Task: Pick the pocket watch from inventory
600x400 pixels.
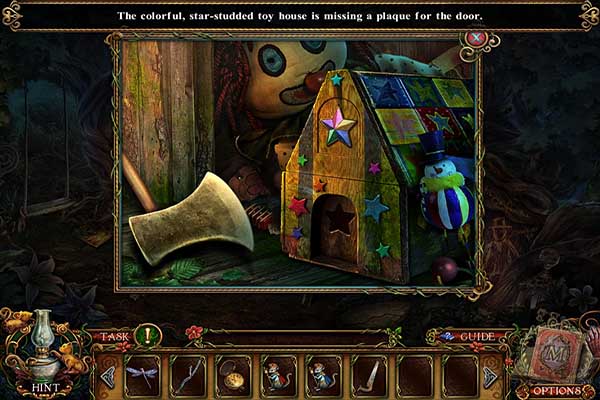Action: 233,377
